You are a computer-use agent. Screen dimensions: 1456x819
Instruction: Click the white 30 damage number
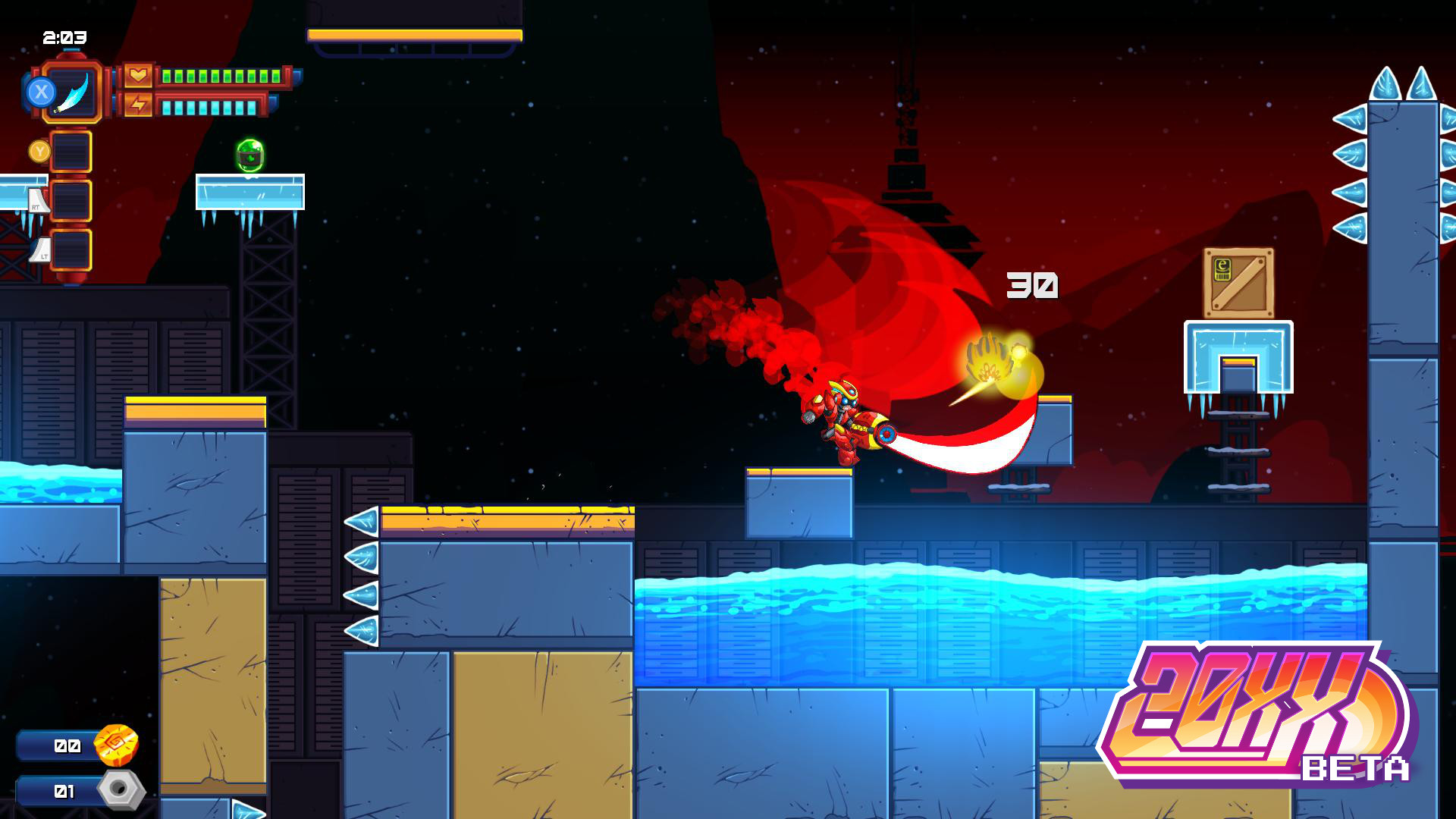[x=1031, y=287]
